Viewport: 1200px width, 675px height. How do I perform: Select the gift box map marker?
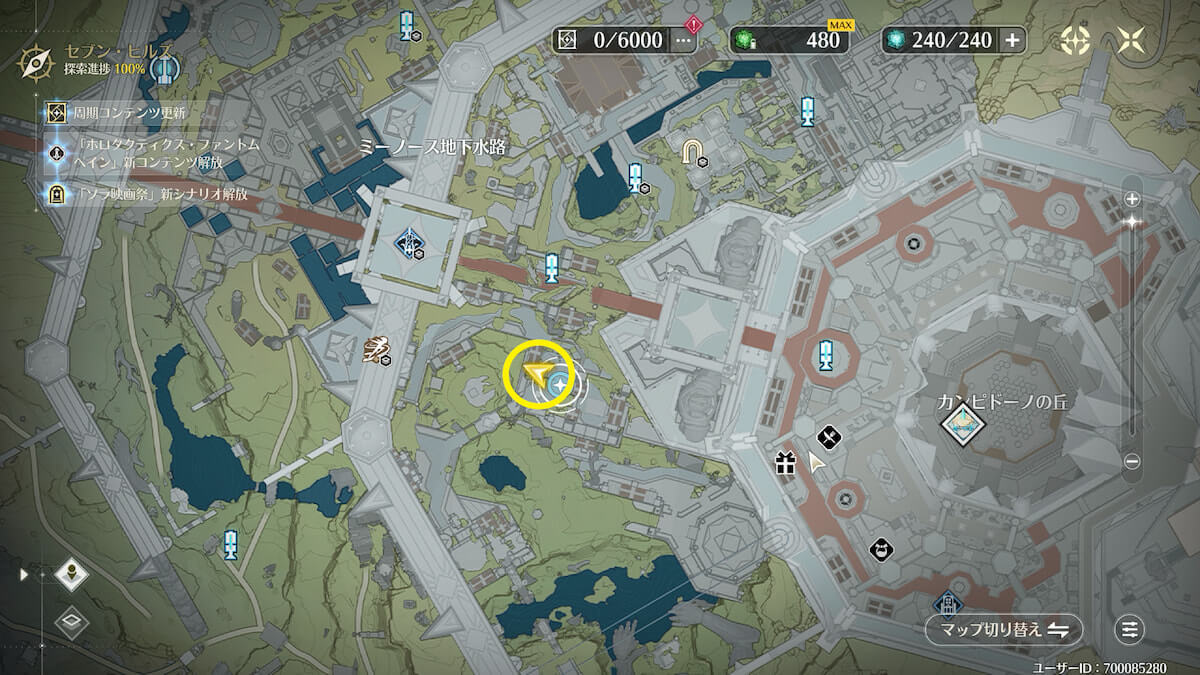tap(784, 463)
